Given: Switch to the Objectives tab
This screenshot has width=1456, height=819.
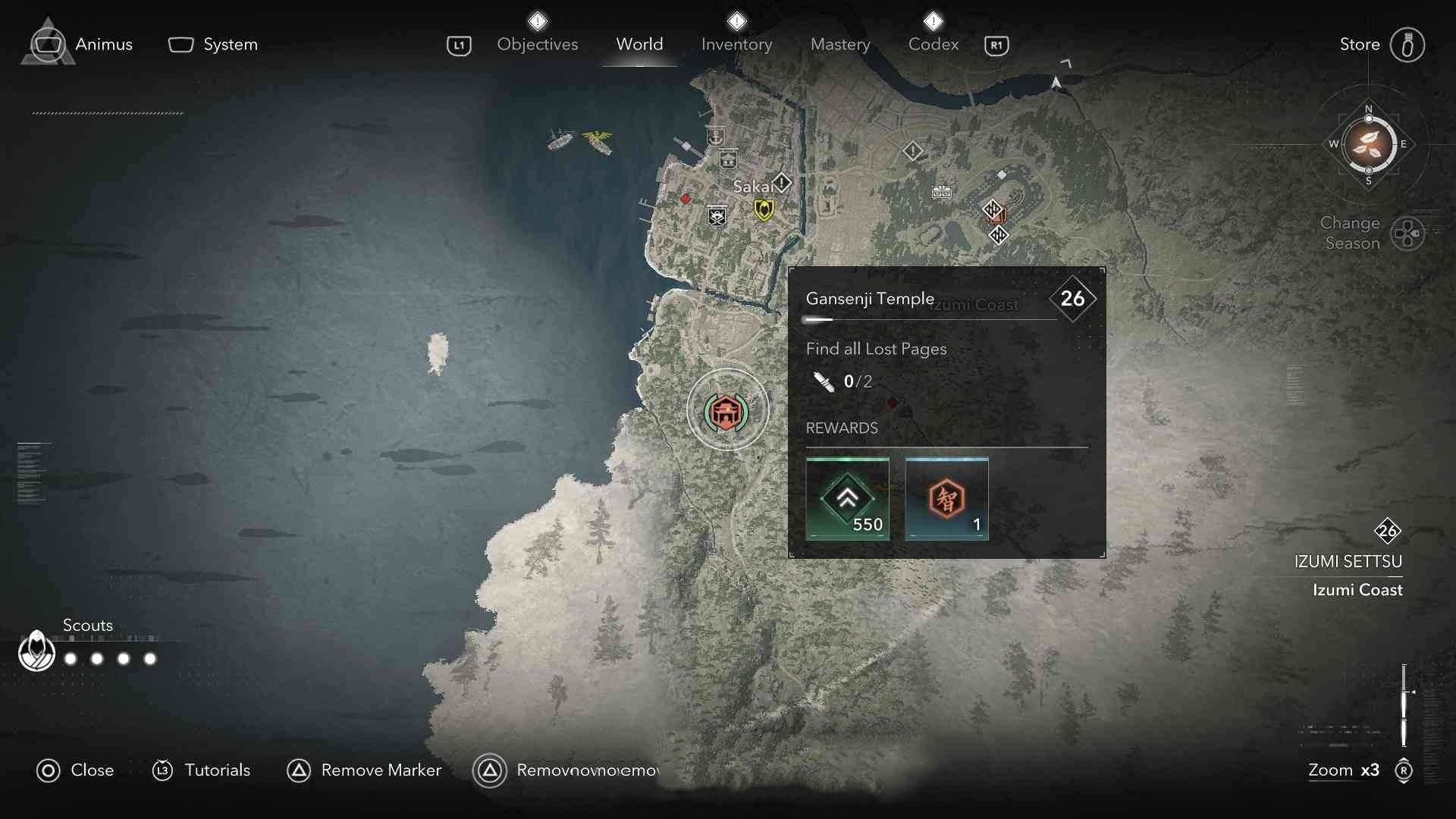Looking at the screenshot, I should point(537,44).
